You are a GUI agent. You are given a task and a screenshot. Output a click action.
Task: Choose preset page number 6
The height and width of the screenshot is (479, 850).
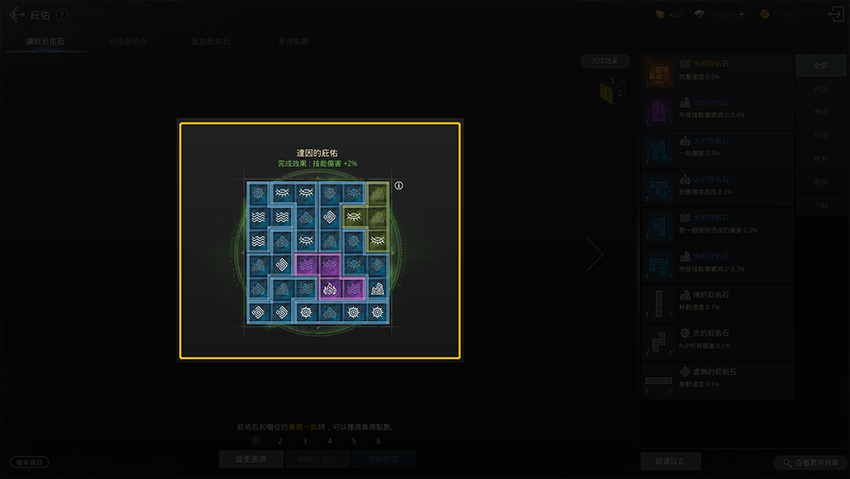[x=378, y=440]
